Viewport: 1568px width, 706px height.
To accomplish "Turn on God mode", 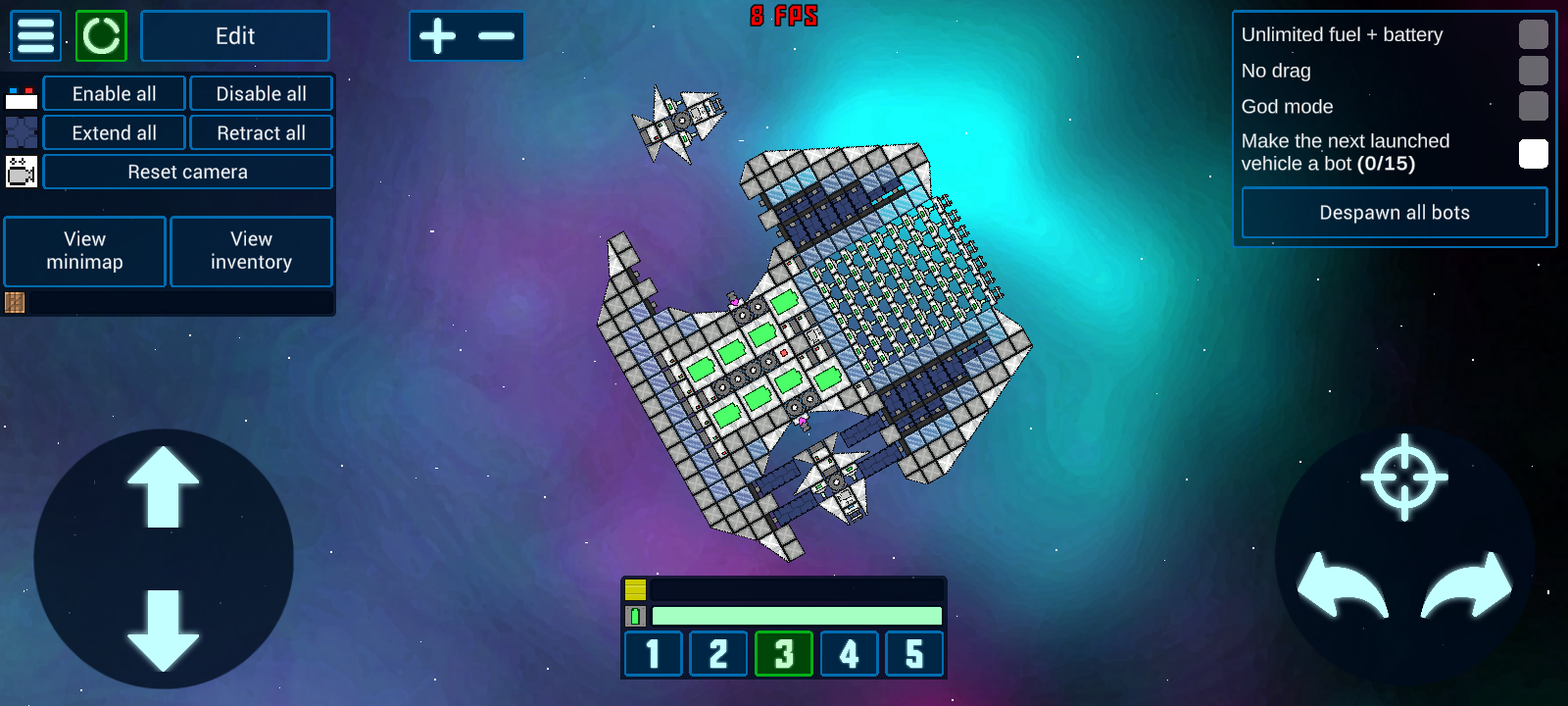I will point(1533,106).
